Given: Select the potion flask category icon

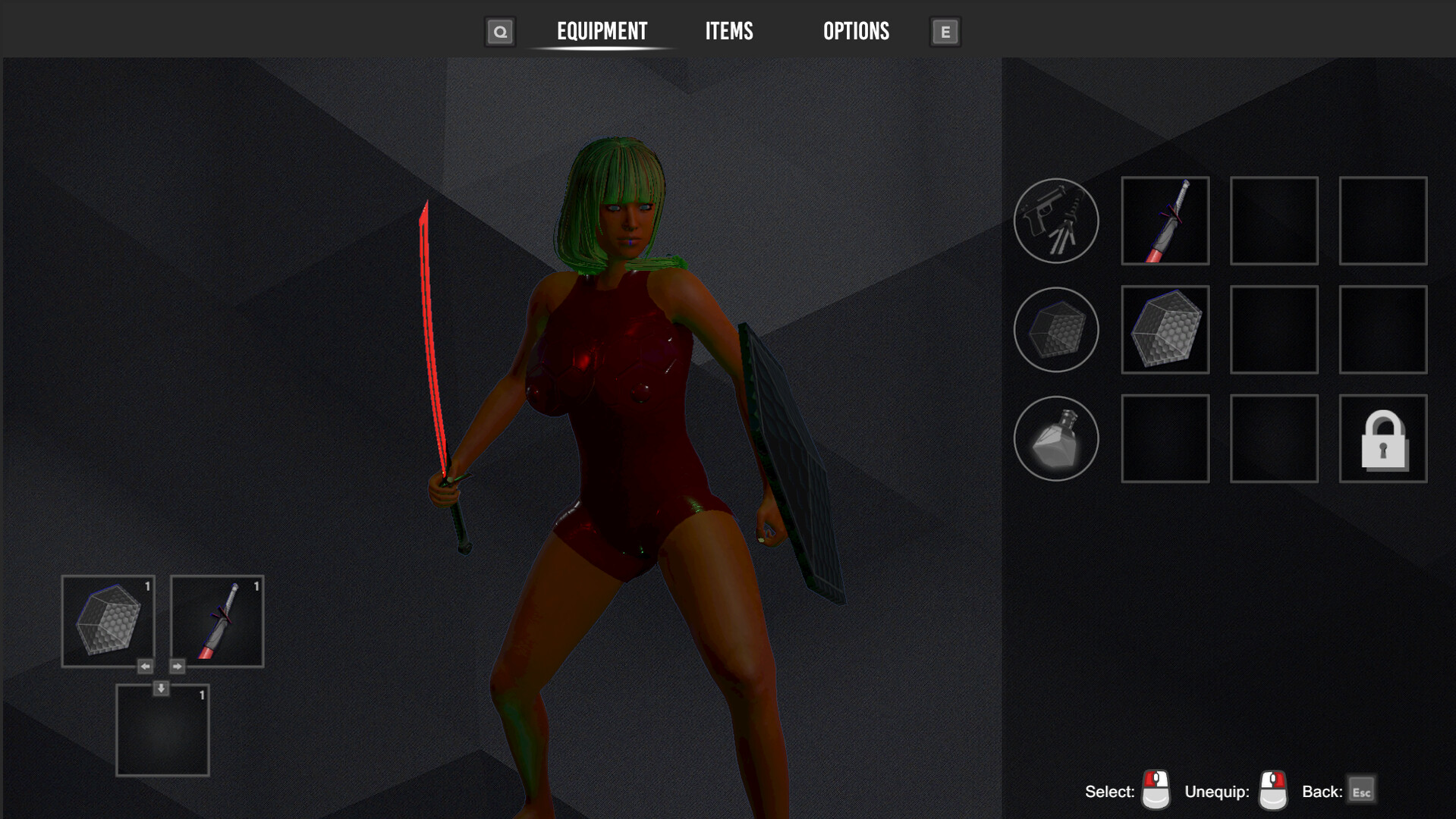Looking at the screenshot, I should 1056,438.
